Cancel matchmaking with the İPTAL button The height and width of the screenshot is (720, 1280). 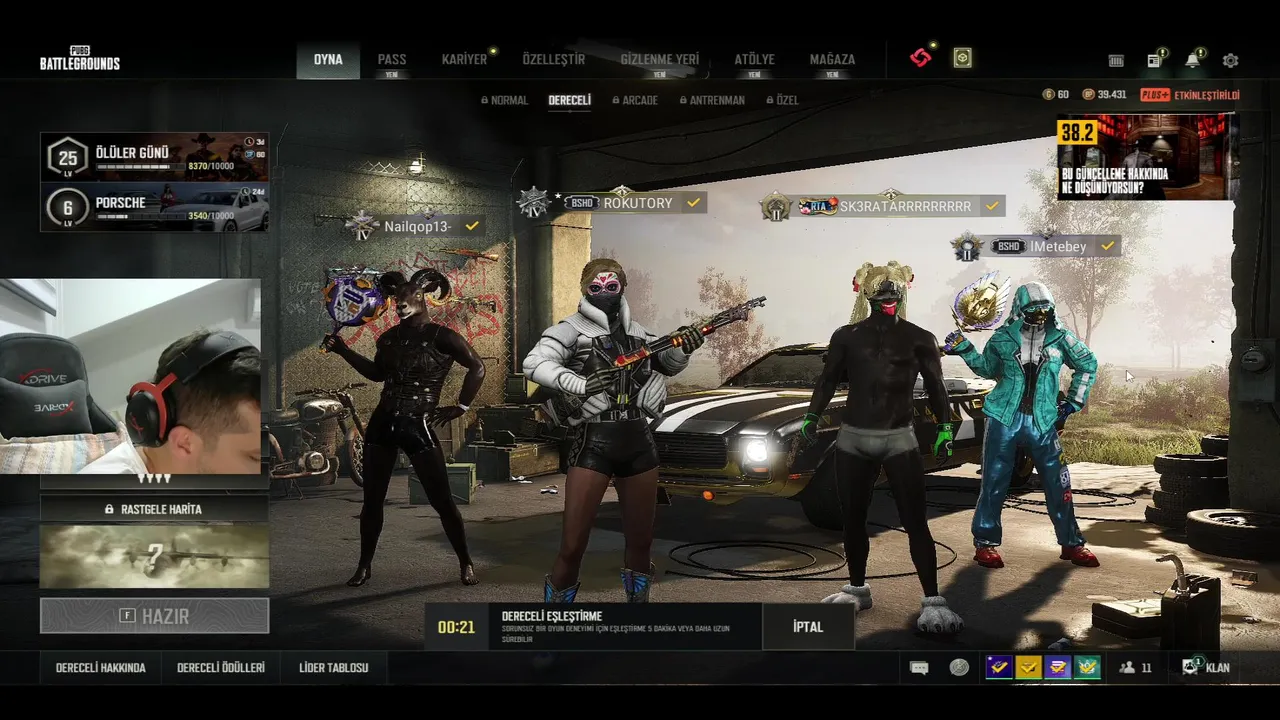808,627
